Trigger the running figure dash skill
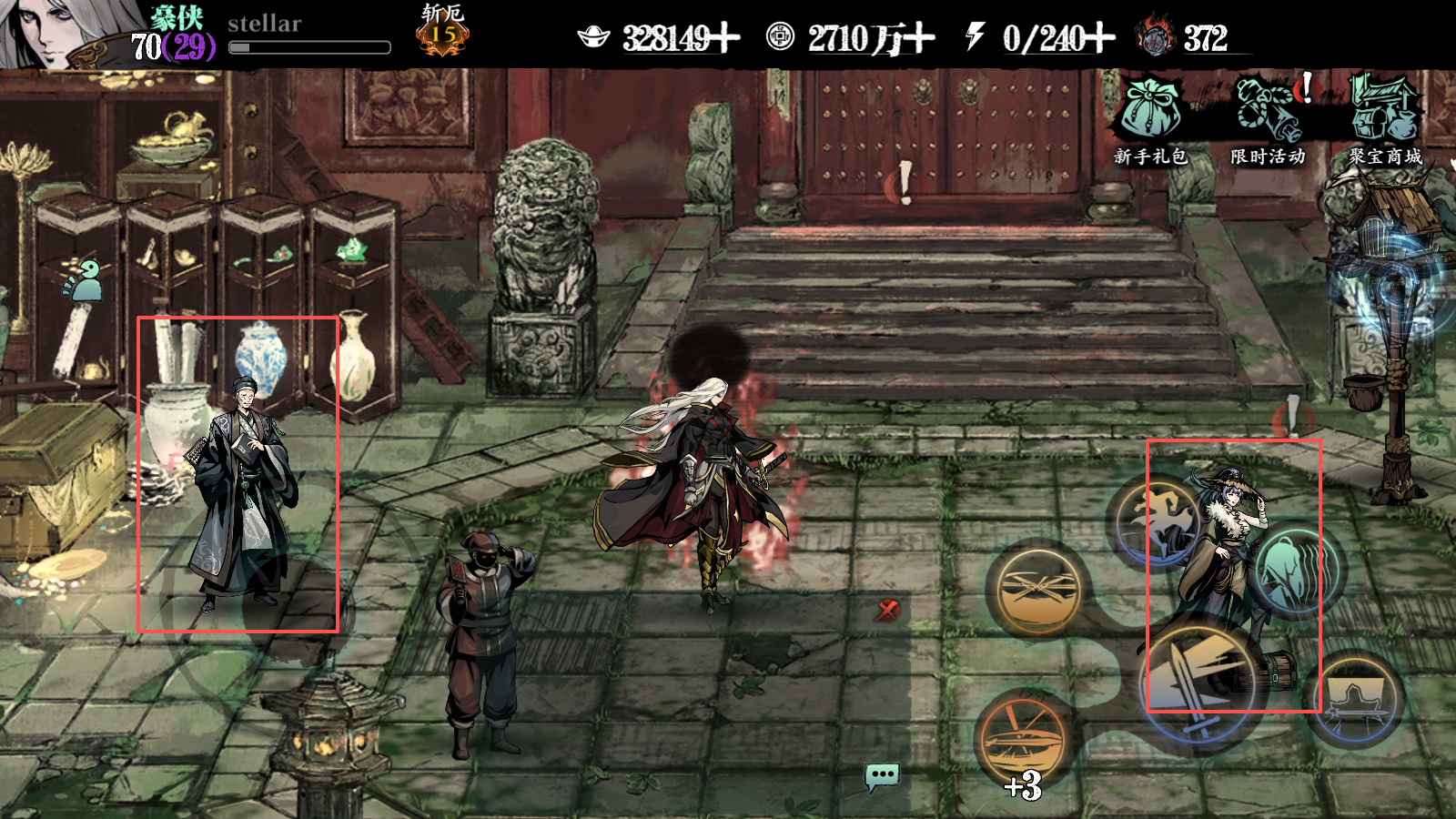This screenshot has height=819, width=1456. pyautogui.click(x=1154, y=521)
